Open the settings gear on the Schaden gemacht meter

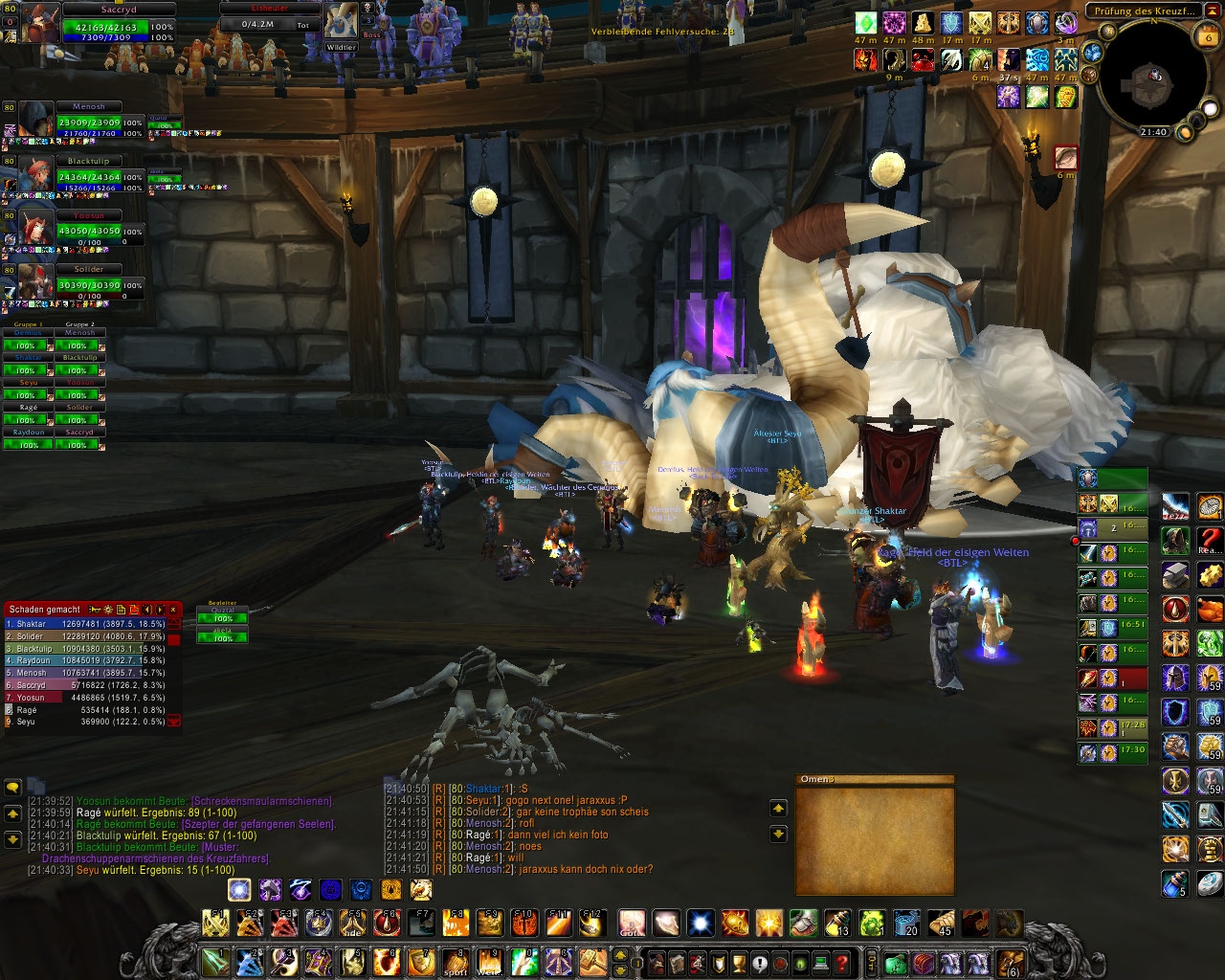coord(108,610)
